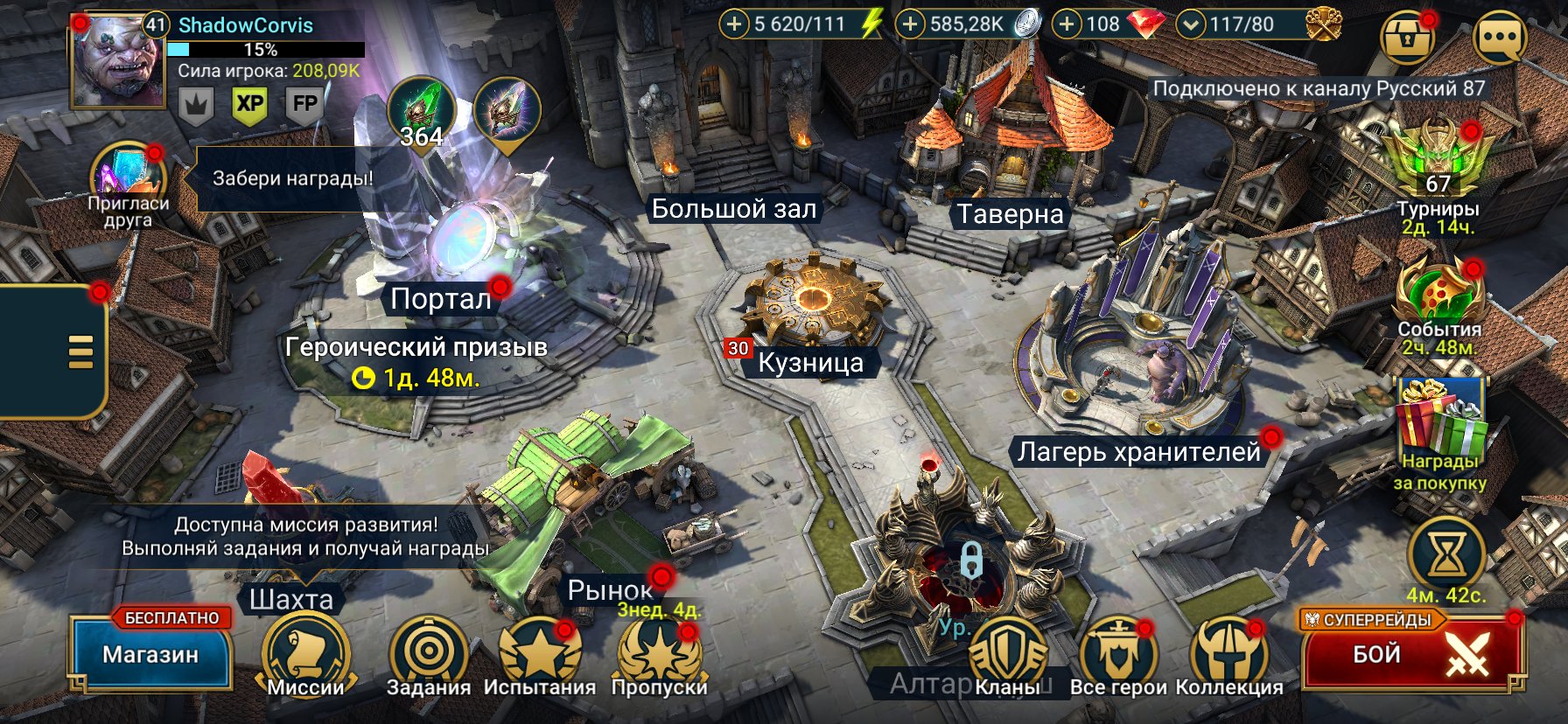Start a battle with БОЙ button
The height and width of the screenshot is (724, 1568).
point(1410,656)
